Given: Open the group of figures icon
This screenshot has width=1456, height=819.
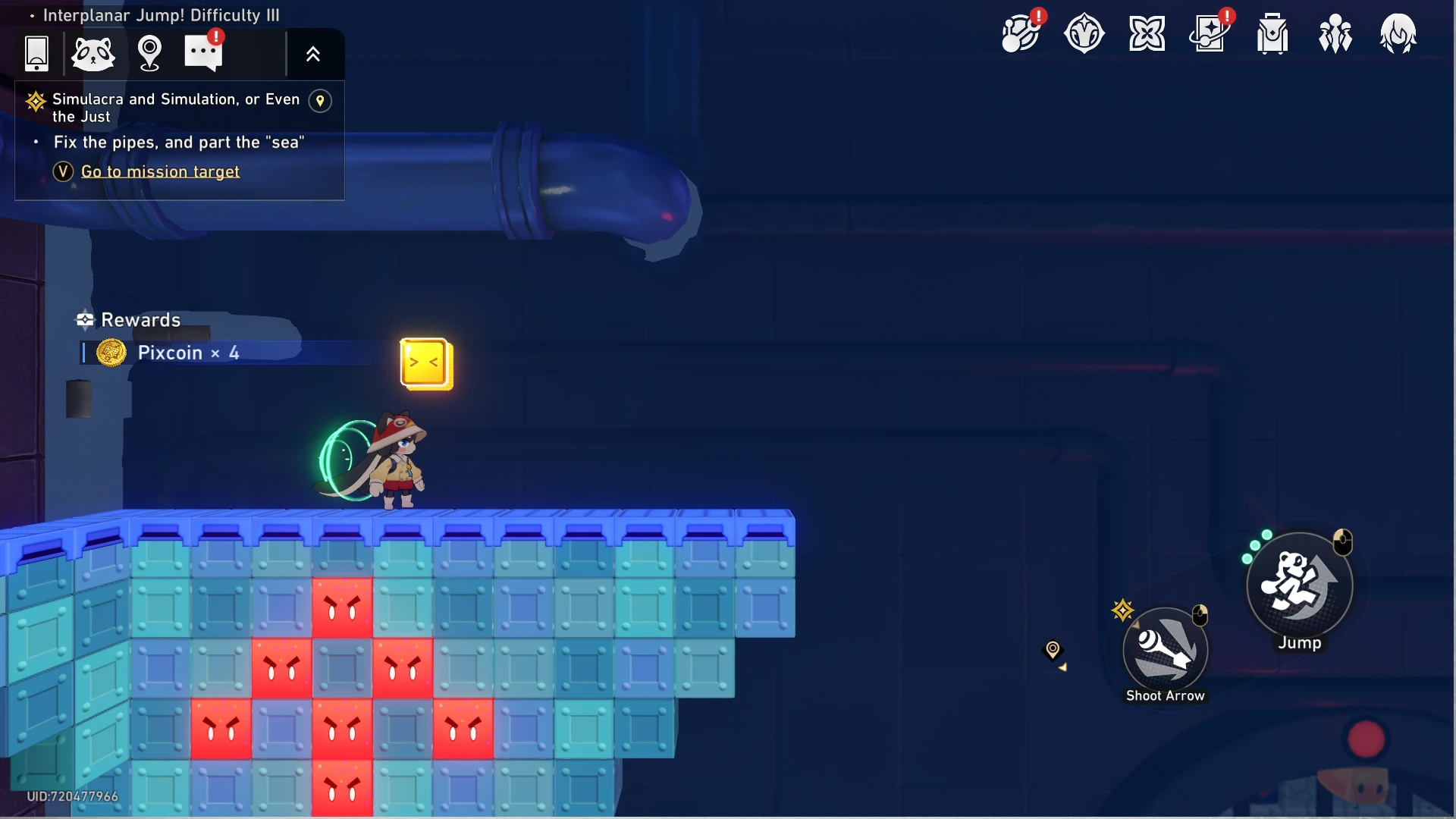Looking at the screenshot, I should click(1335, 34).
